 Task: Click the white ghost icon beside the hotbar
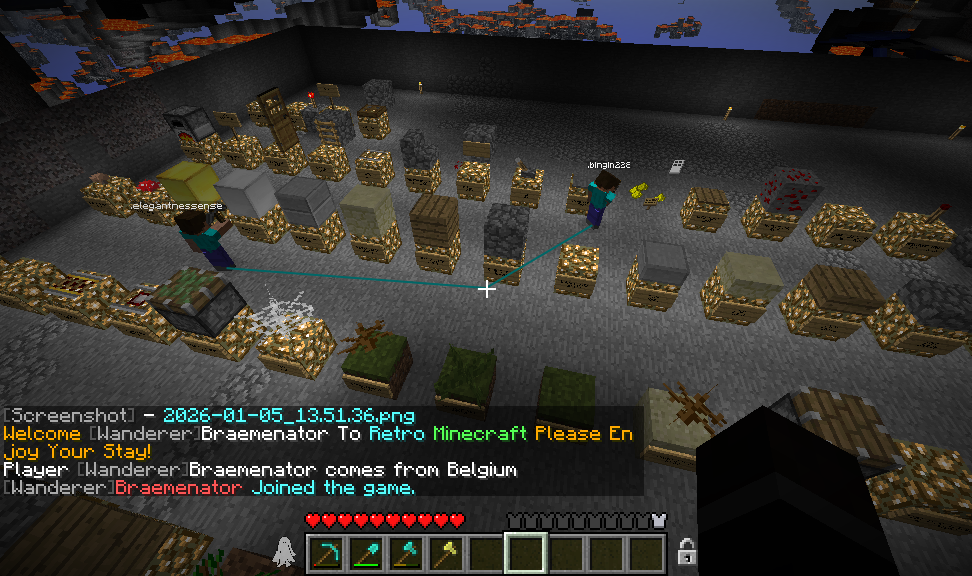pos(284,551)
